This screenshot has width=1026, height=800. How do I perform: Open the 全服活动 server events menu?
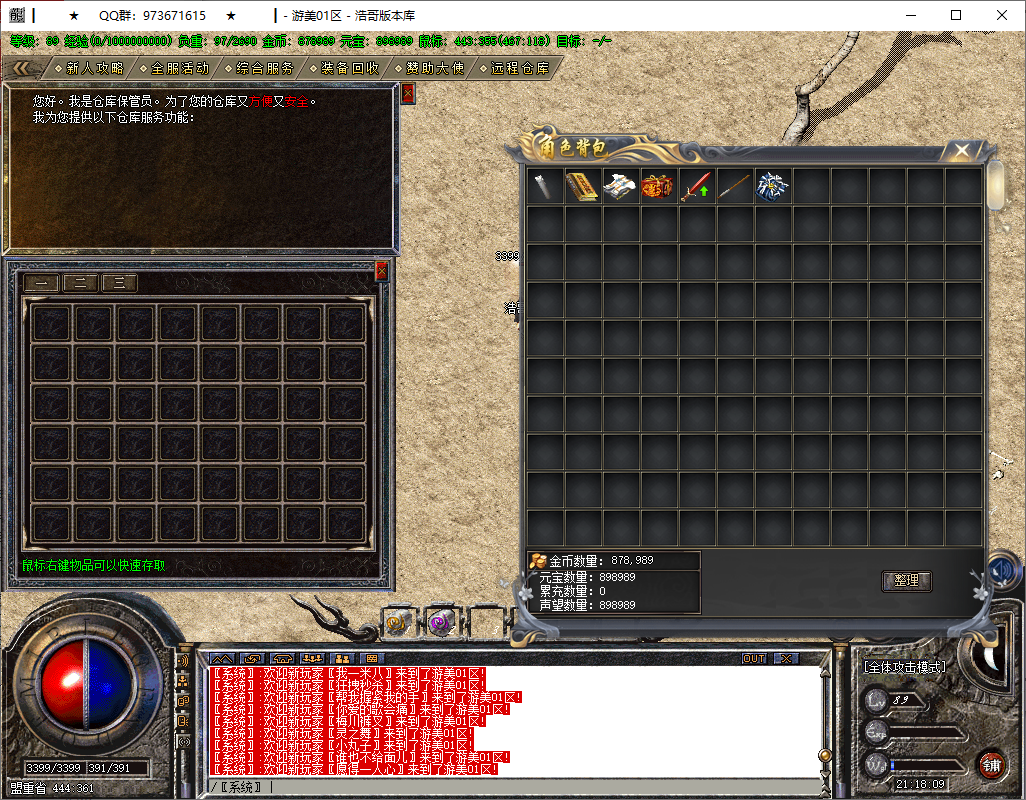click(180, 68)
